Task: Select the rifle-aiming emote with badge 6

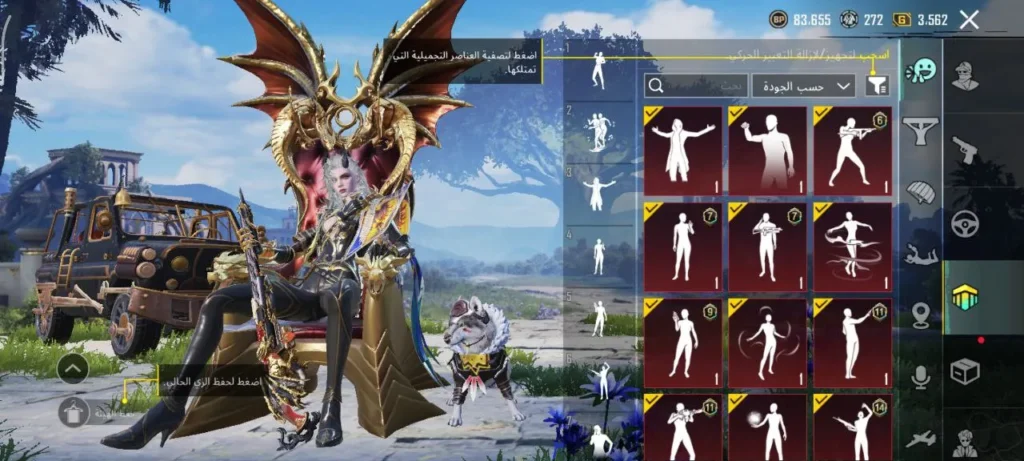Action: pos(852,150)
